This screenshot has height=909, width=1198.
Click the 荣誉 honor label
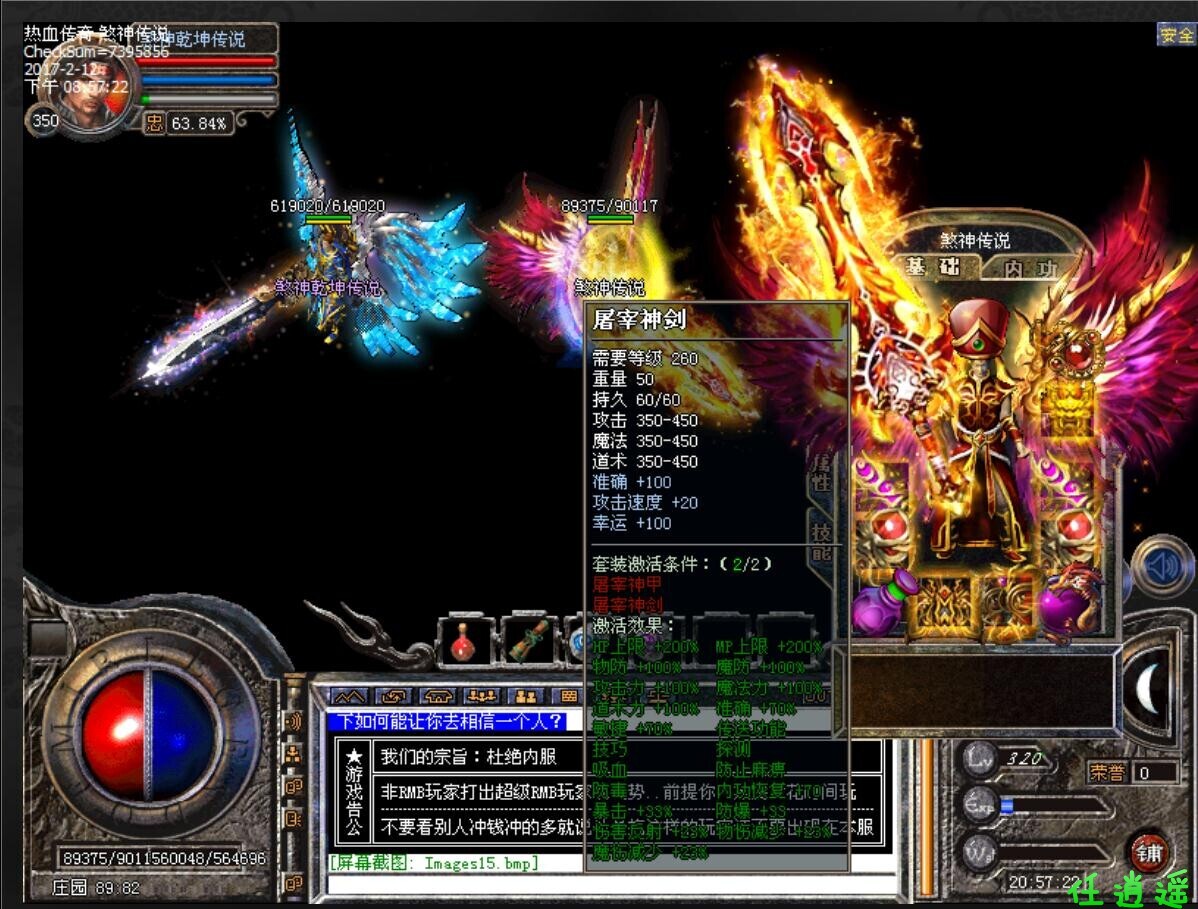click(x=1108, y=772)
